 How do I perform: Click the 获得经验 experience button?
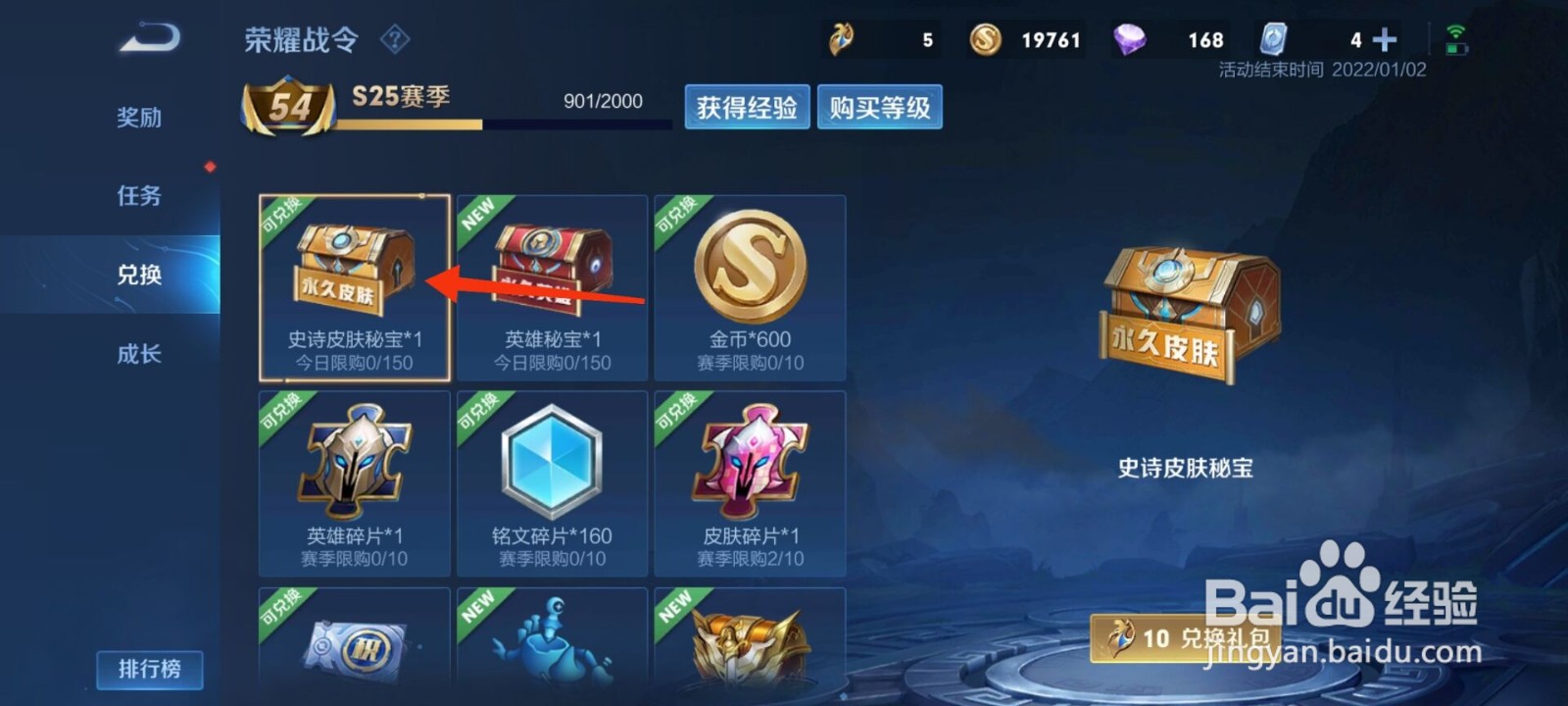tap(747, 107)
